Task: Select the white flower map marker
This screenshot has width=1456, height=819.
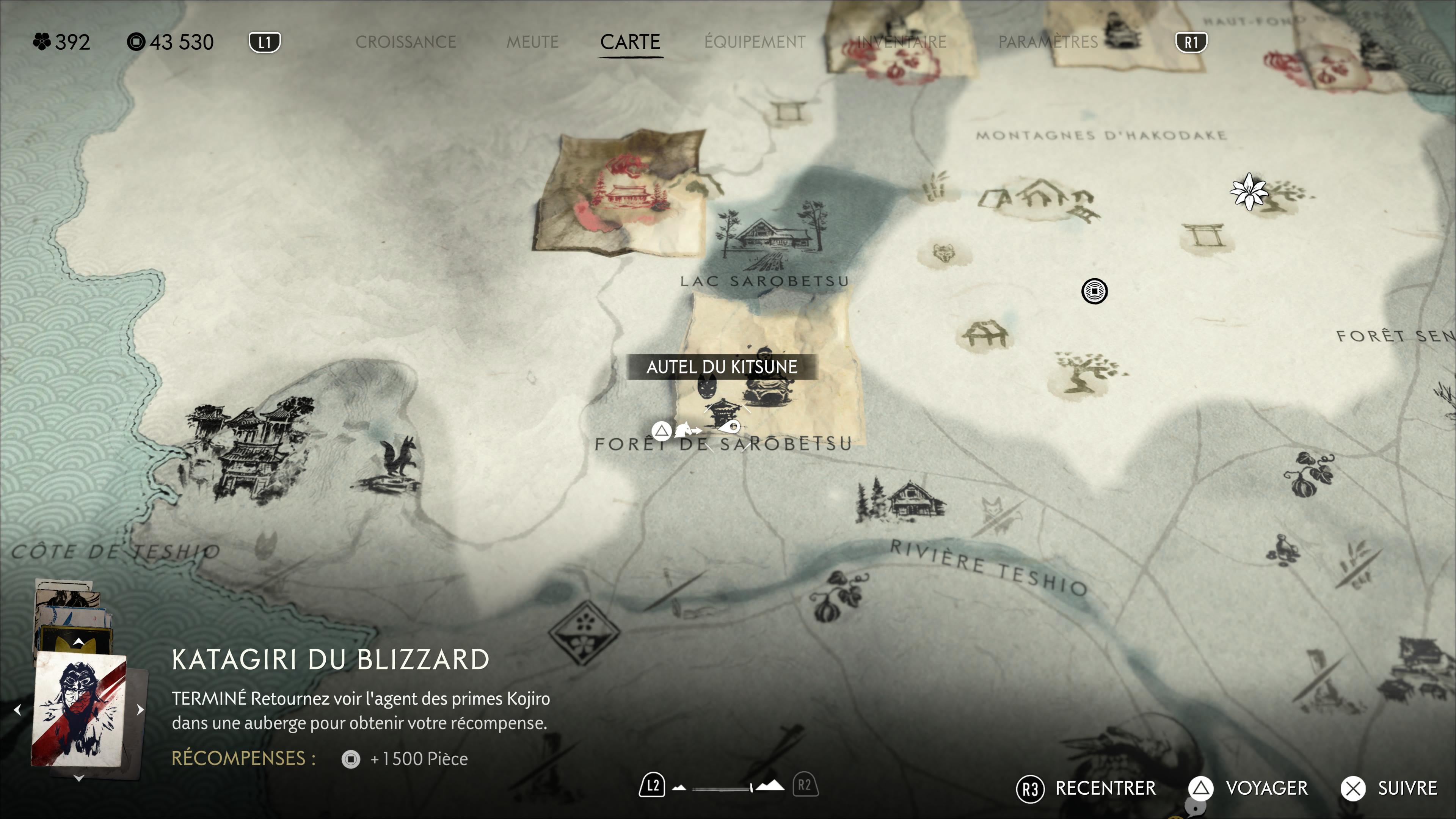Action: point(1248,191)
